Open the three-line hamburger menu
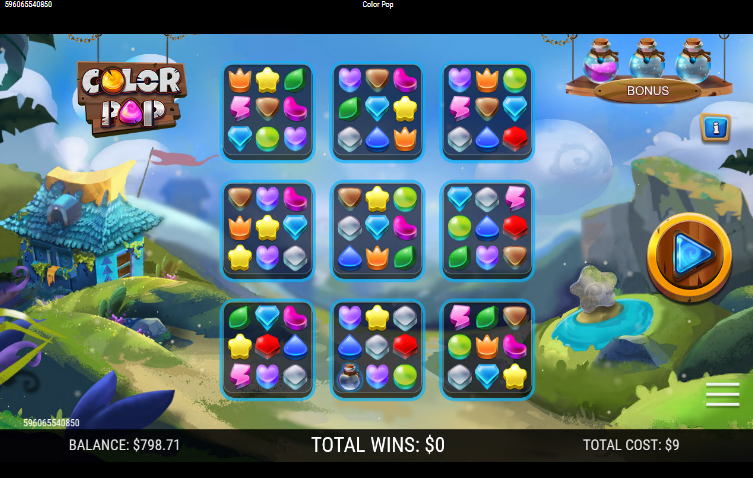 click(722, 395)
